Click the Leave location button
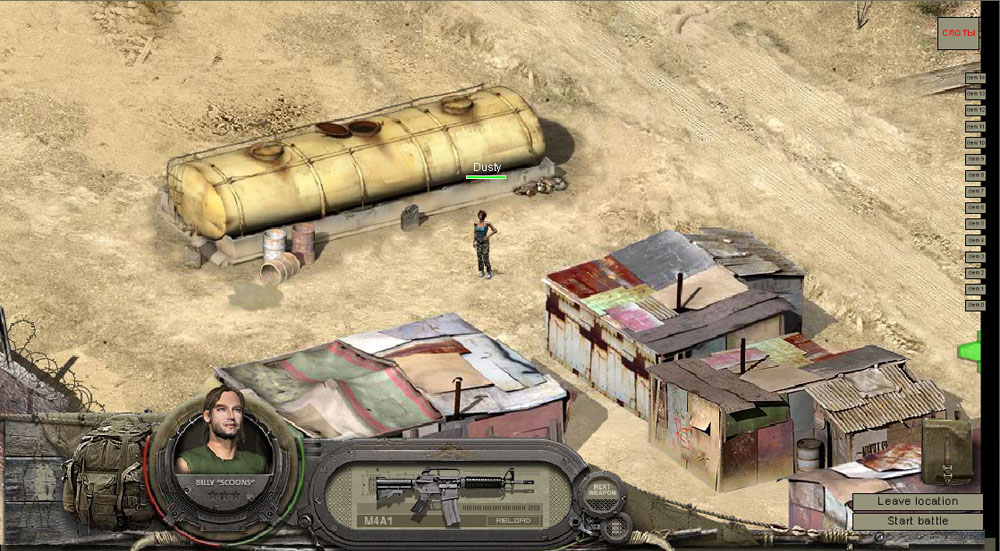Screen dimensions: 1000x551 [x=917, y=501]
